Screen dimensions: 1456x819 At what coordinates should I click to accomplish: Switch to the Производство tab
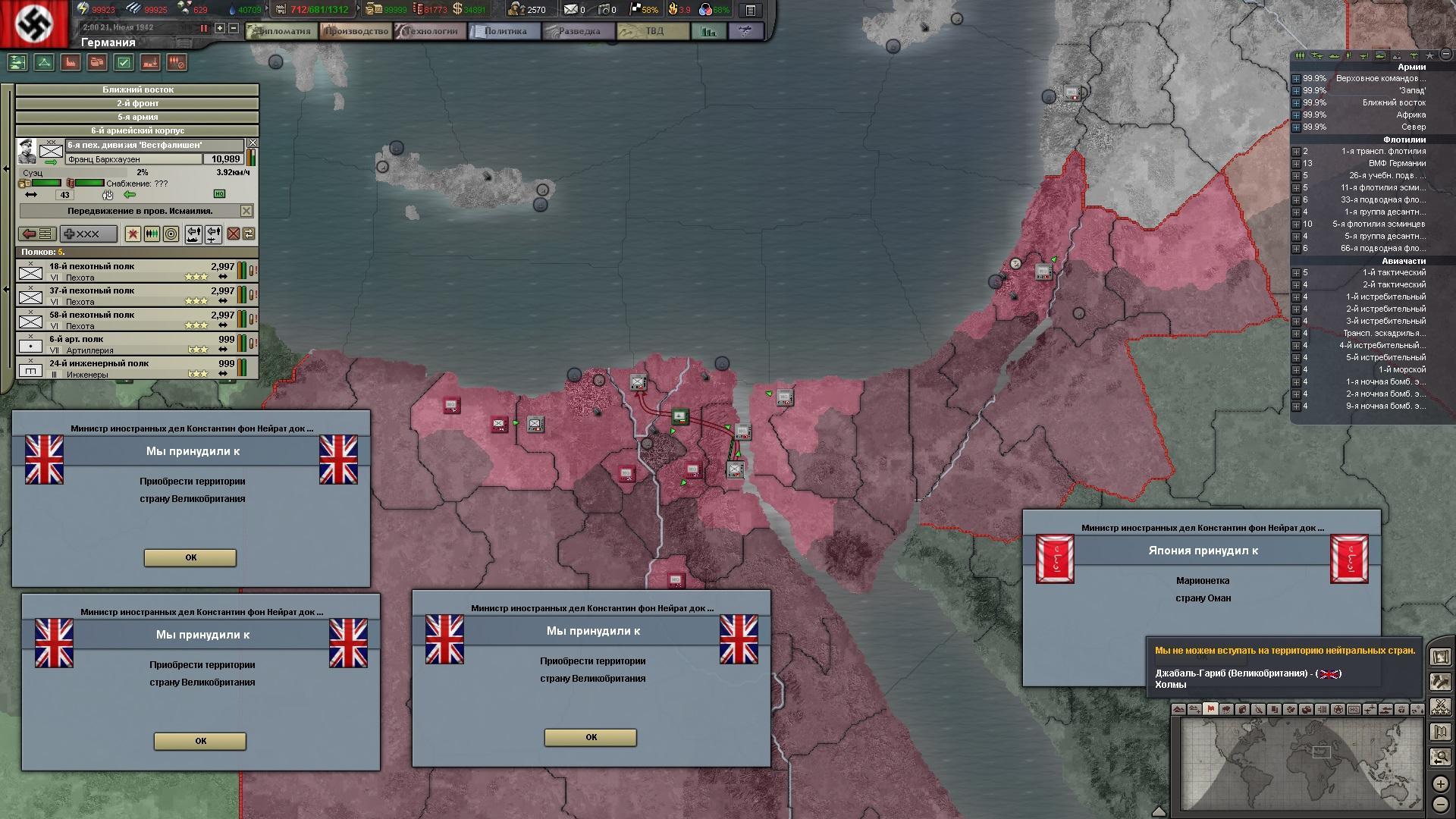[356, 31]
